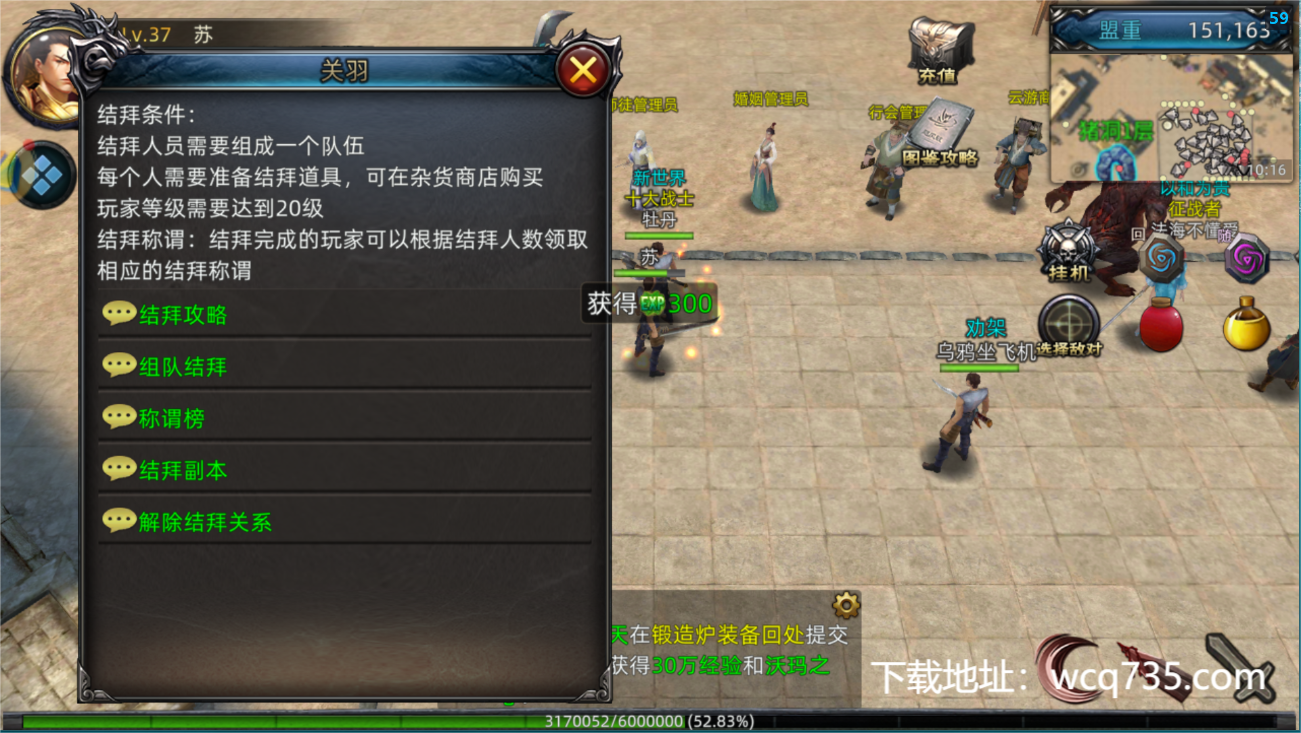Click the red curved blade skill icon
Image resolution: width=1301 pixels, height=733 pixels.
(x=1068, y=667)
